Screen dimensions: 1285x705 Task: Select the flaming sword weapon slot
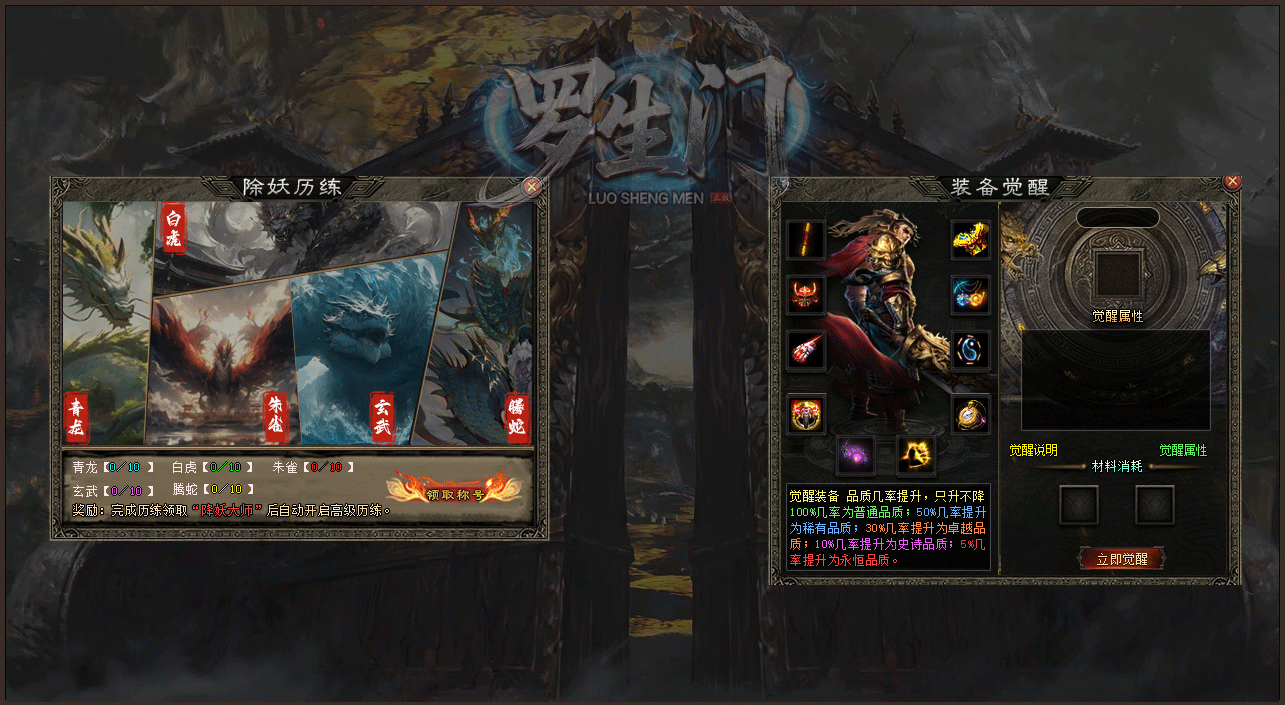coord(806,240)
